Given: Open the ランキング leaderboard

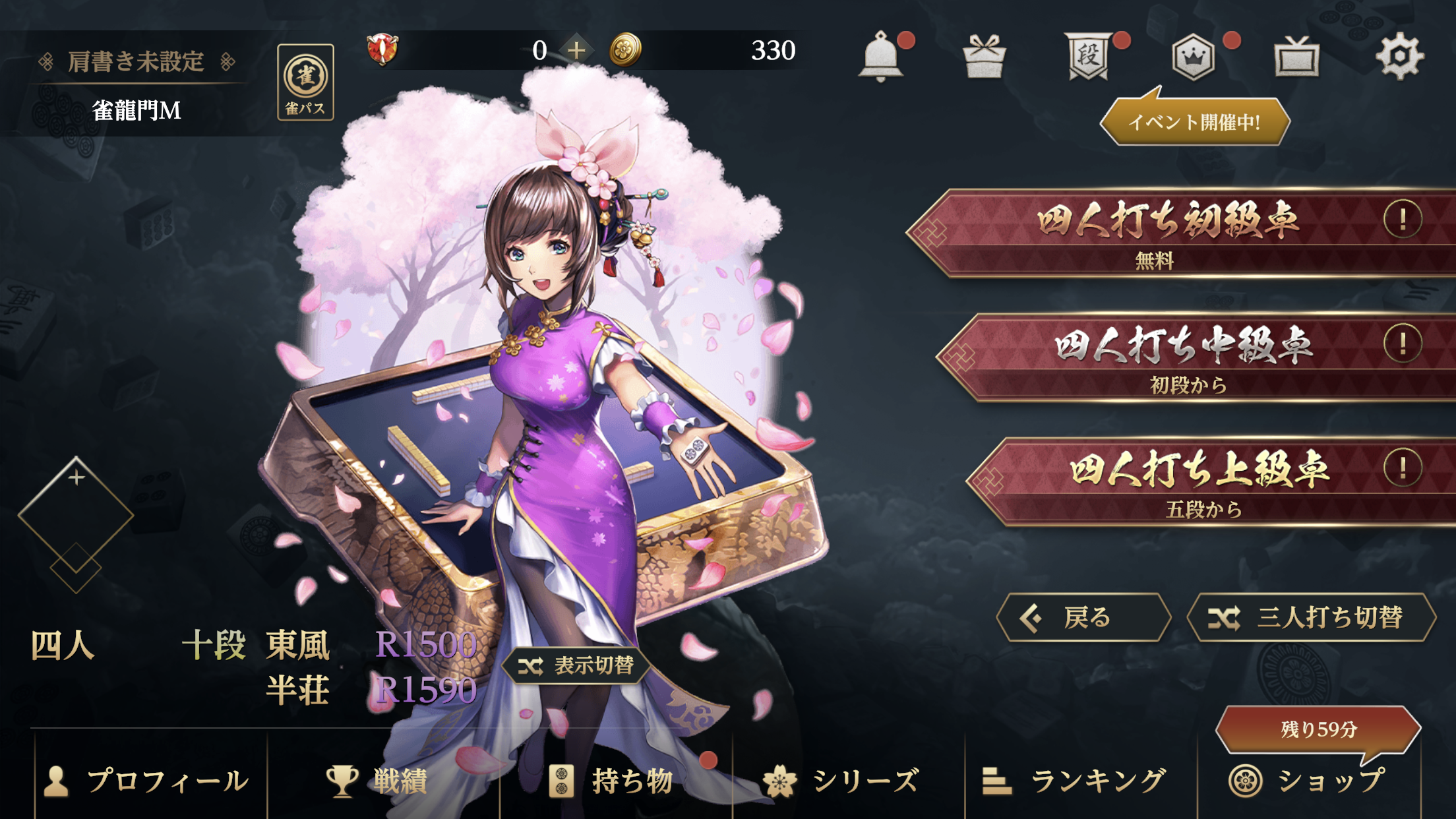Looking at the screenshot, I should pos(1075,781).
